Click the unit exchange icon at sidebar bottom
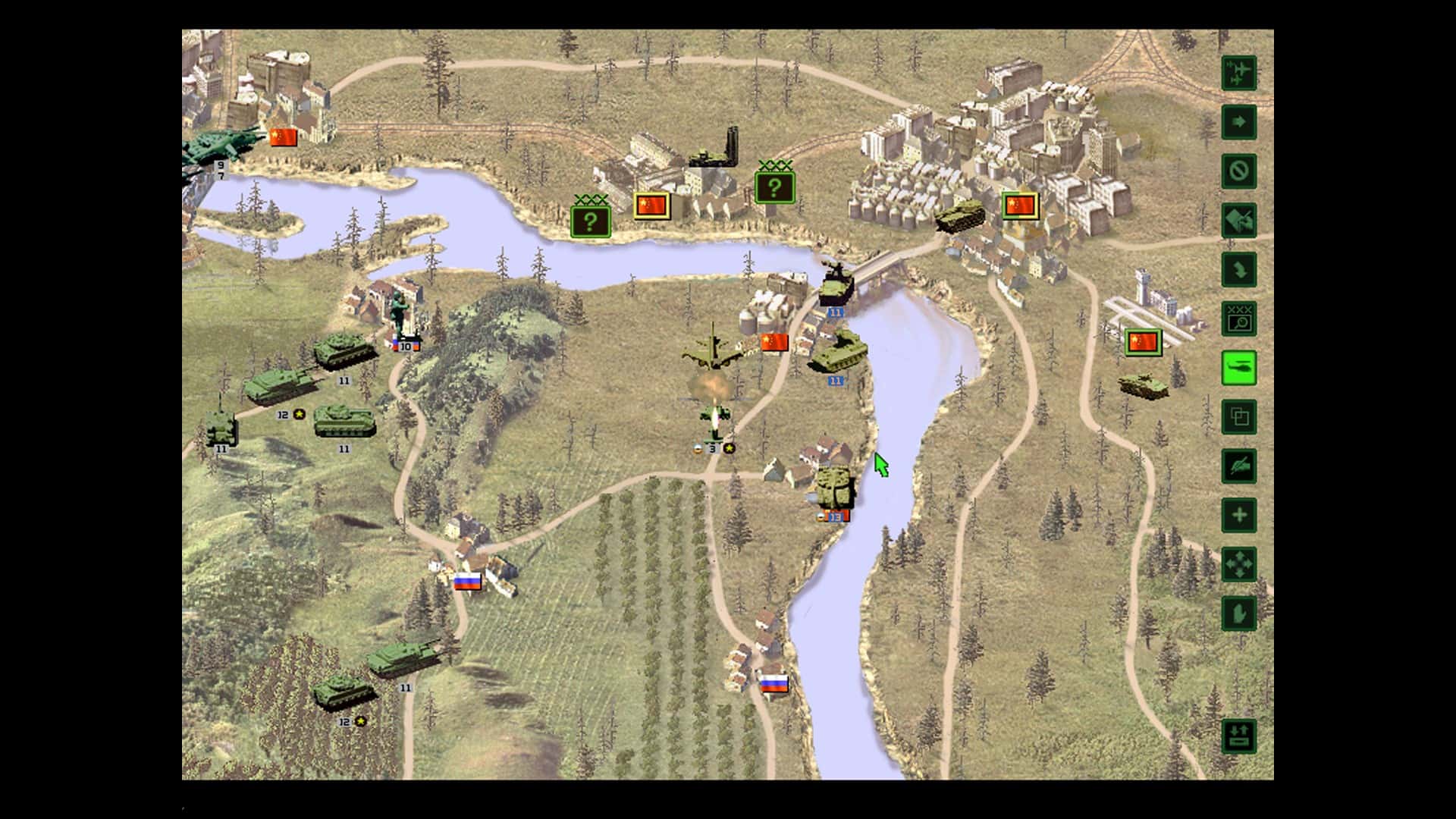This screenshot has height=819, width=1456. pos(1238,734)
